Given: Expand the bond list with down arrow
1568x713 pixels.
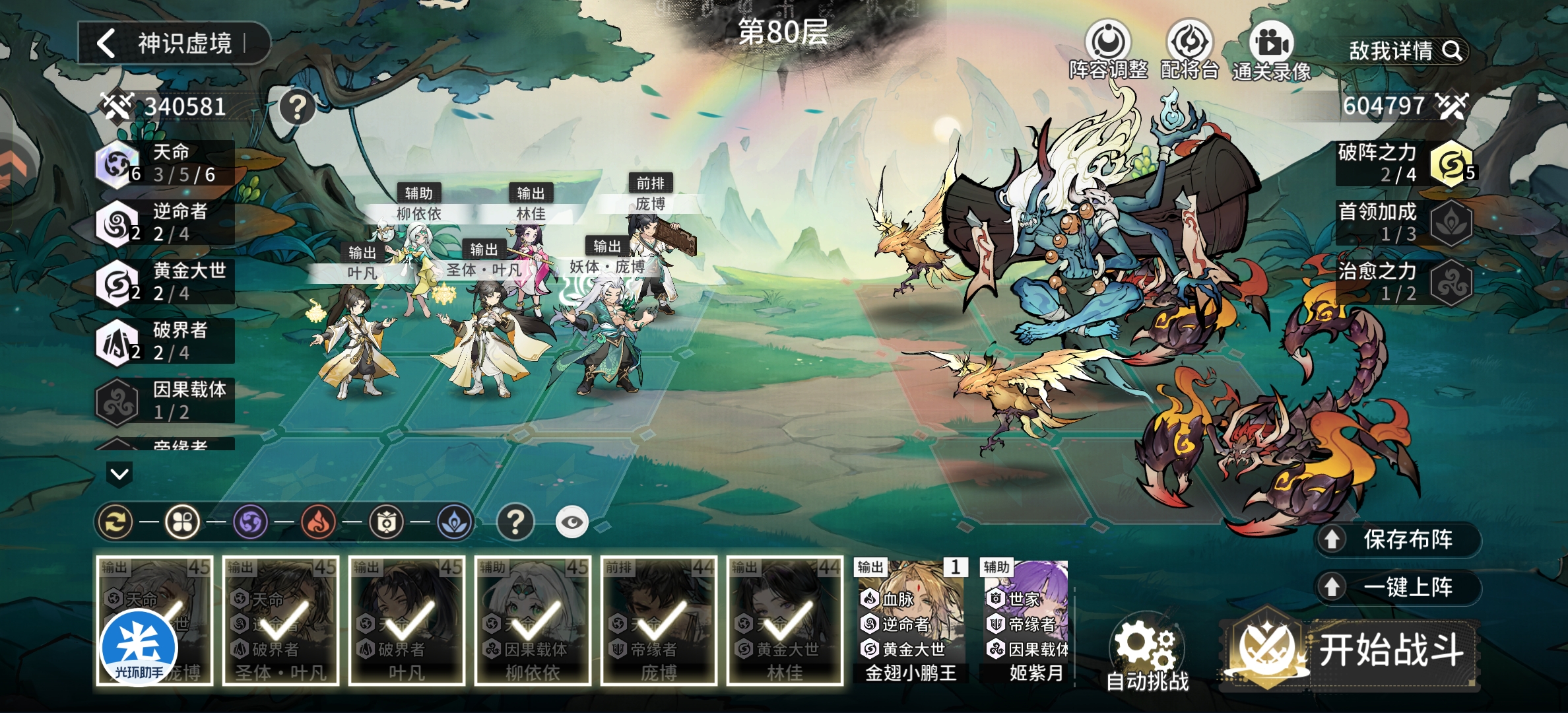Looking at the screenshot, I should pos(119,473).
